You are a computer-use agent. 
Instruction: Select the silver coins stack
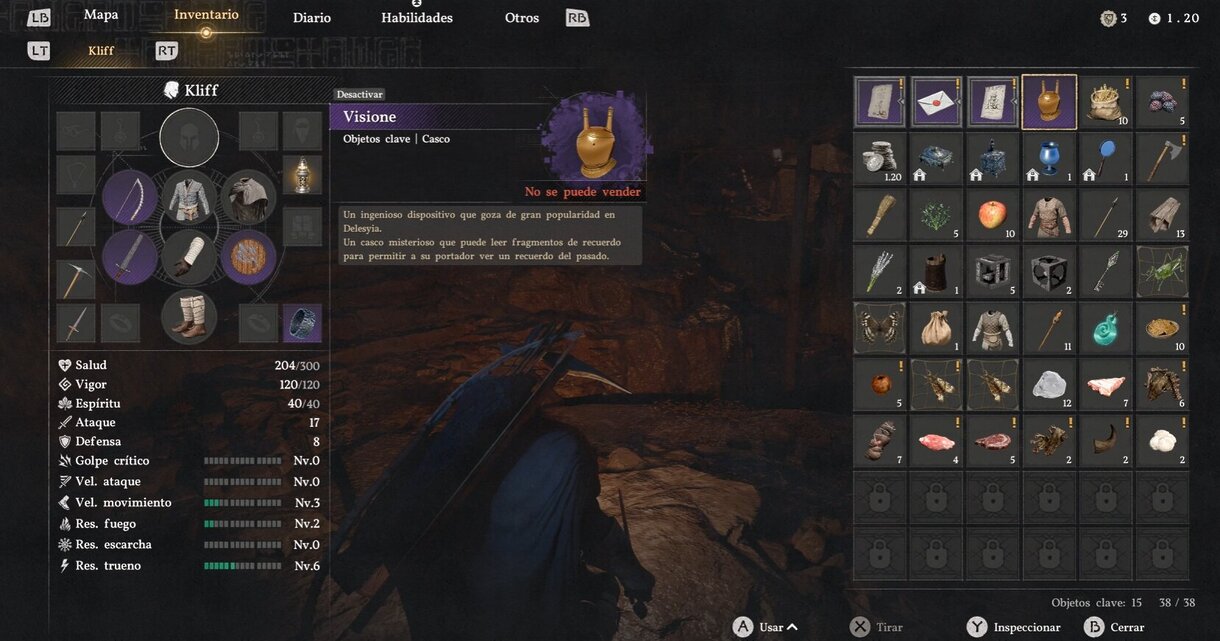pyautogui.click(x=880, y=159)
